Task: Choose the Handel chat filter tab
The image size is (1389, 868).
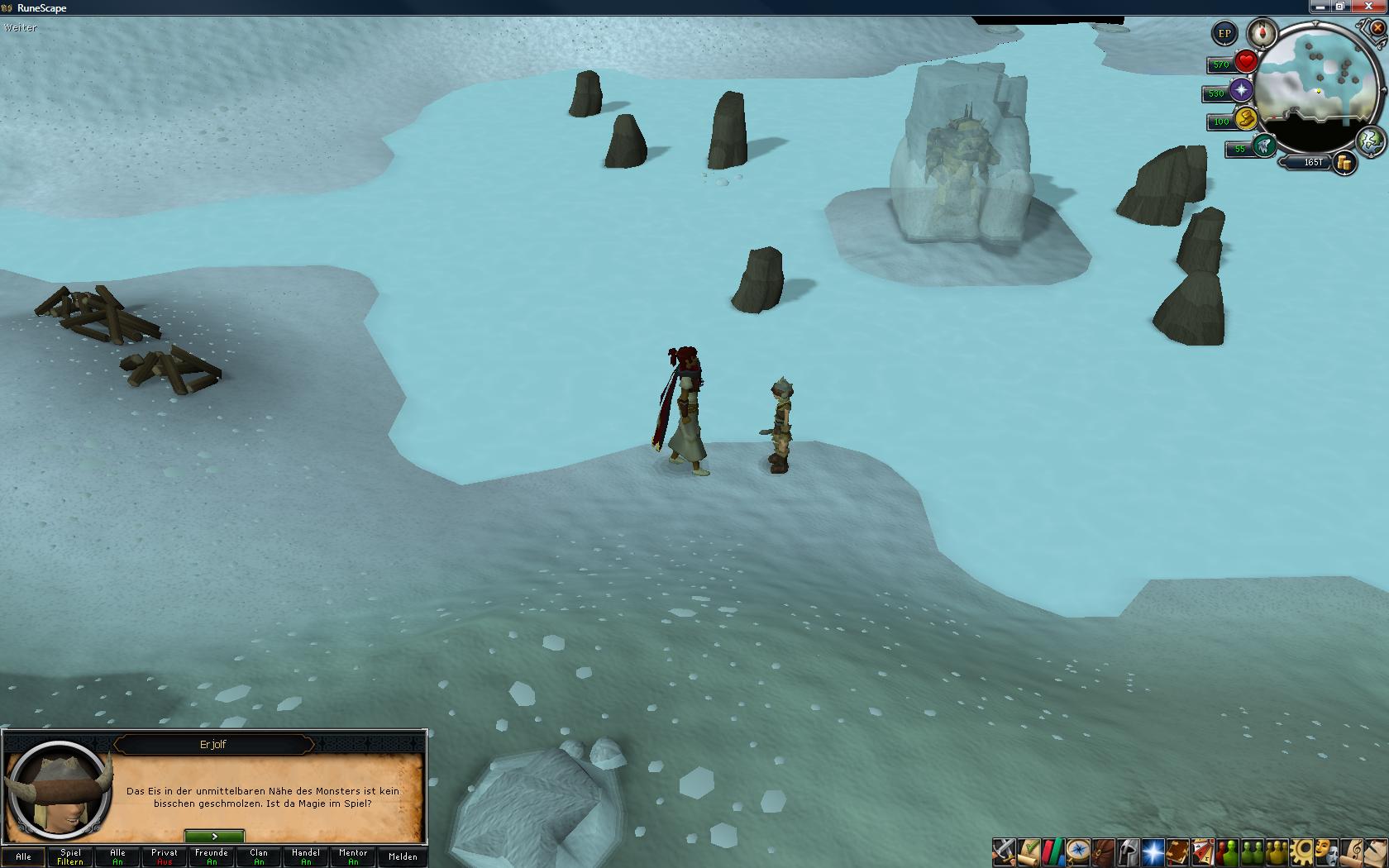Action: click(306, 856)
